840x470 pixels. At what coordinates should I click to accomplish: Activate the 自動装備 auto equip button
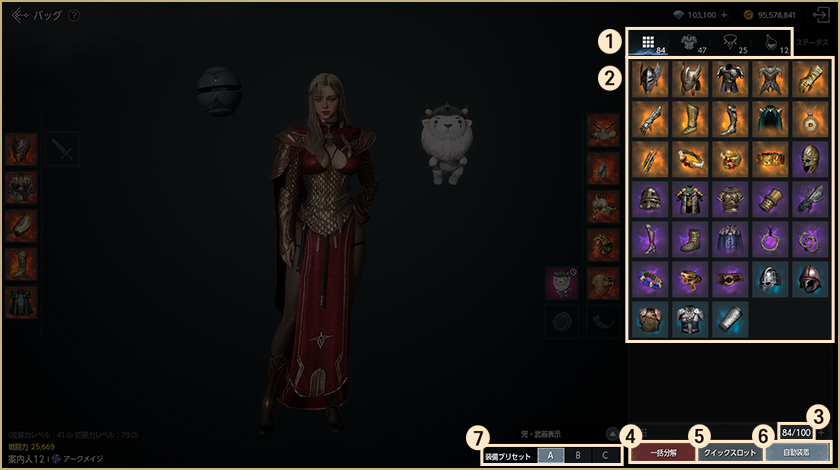(797, 453)
